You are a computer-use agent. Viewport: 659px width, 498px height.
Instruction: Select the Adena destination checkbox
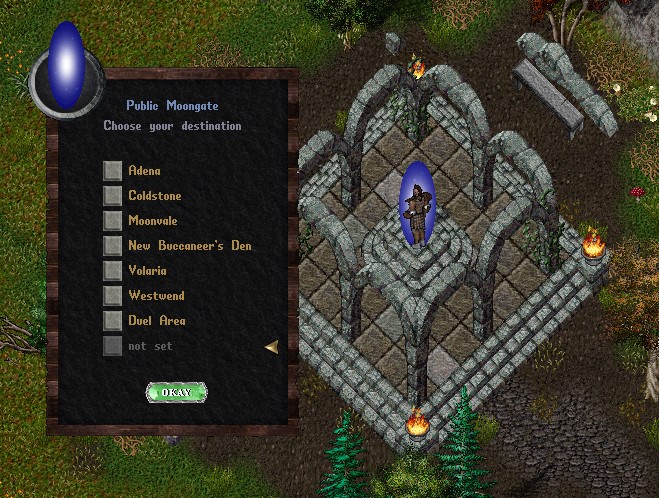click(113, 171)
